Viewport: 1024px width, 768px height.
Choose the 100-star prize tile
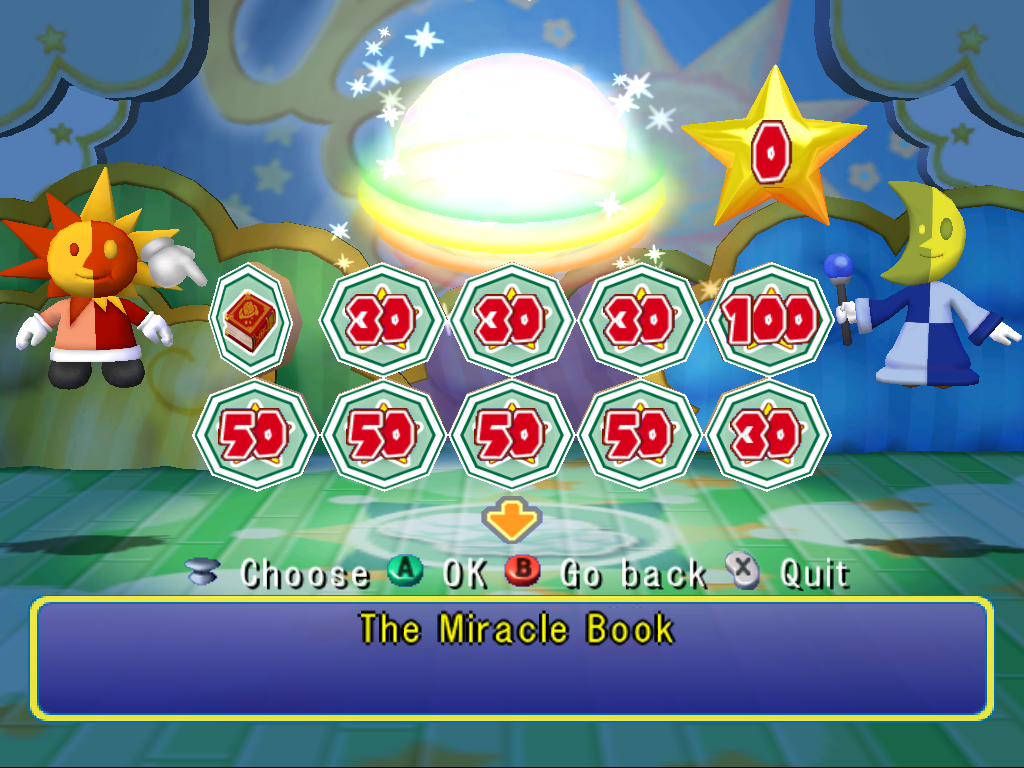(x=769, y=321)
